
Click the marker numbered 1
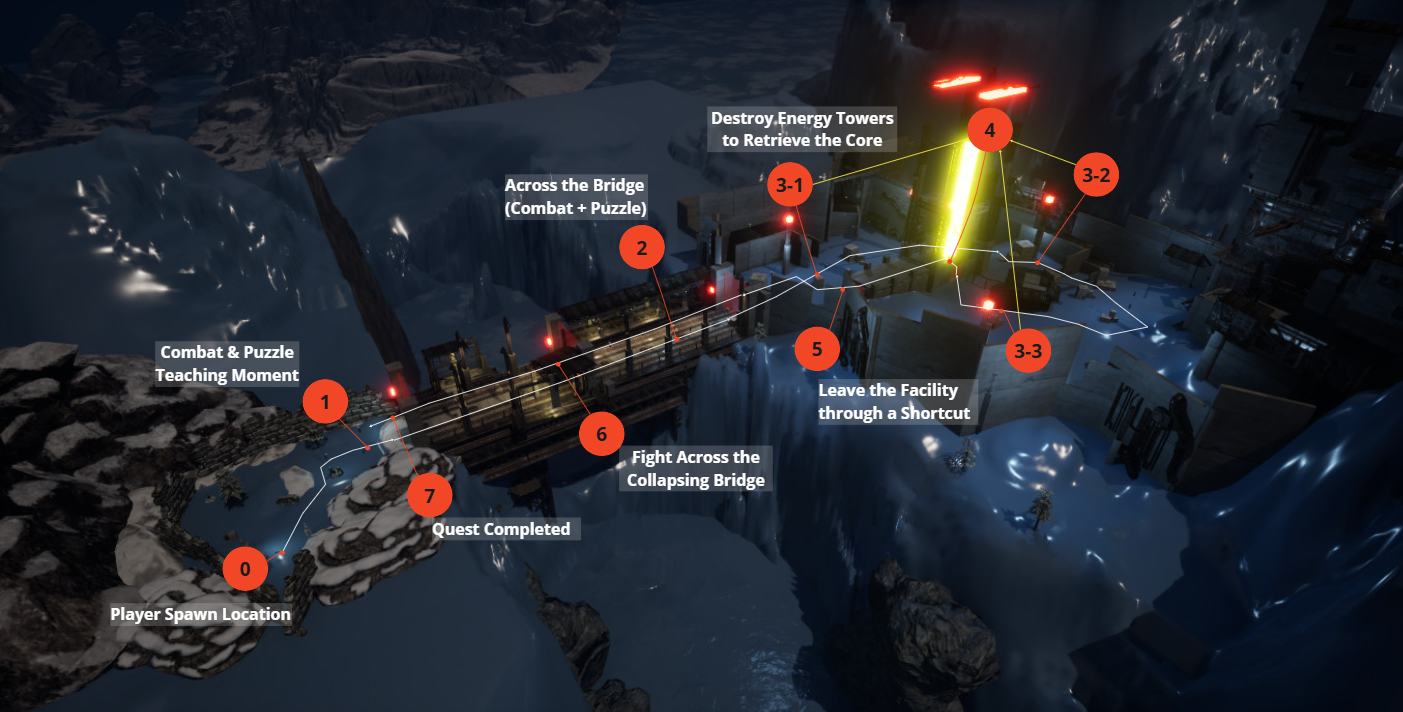pyautogui.click(x=325, y=403)
